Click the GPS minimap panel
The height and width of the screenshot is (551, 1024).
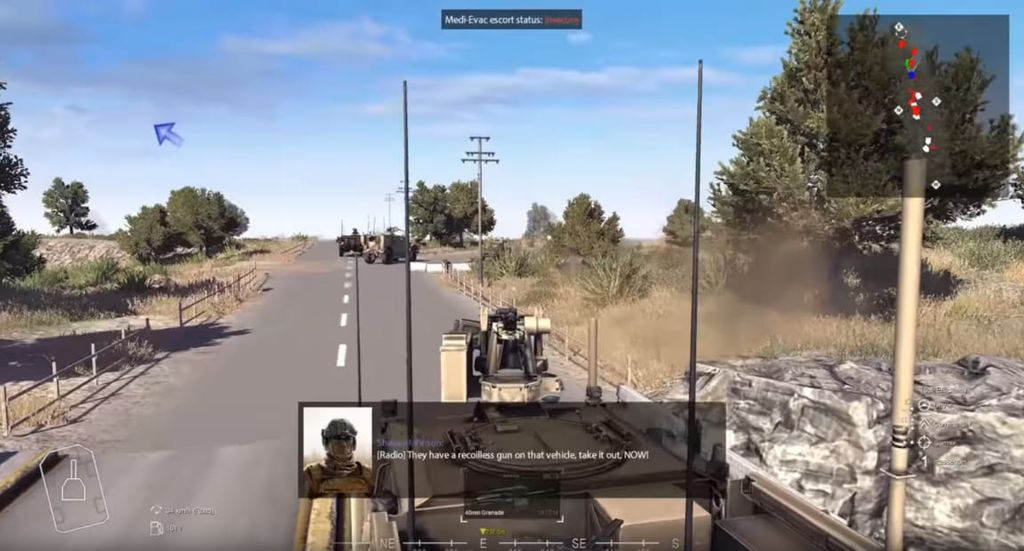click(x=923, y=105)
